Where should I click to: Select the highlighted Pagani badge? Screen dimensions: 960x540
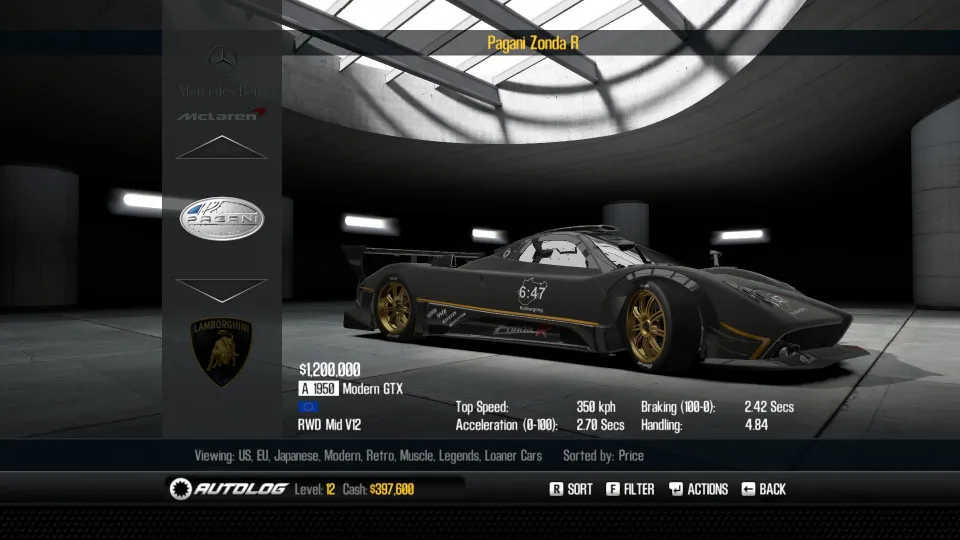(222, 218)
